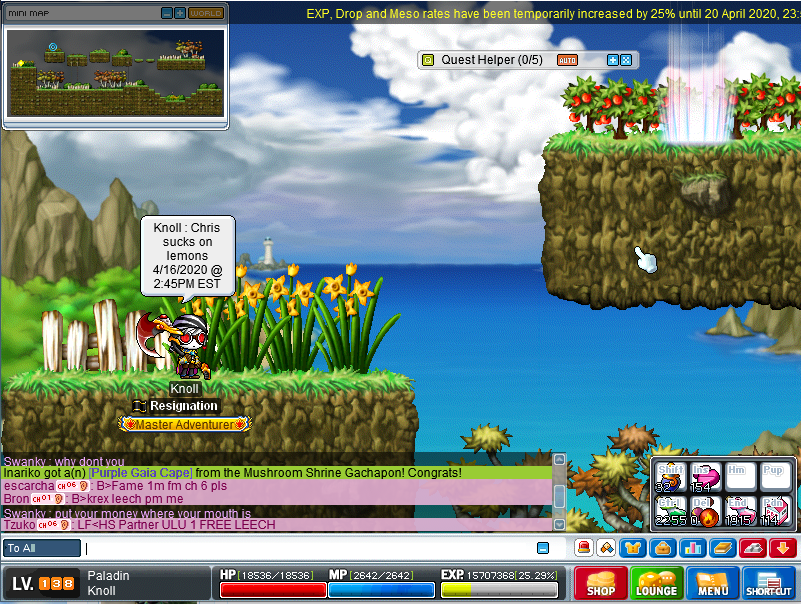Click the World map button on minimap
The height and width of the screenshot is (604, 801).
[x=205, y=13]
